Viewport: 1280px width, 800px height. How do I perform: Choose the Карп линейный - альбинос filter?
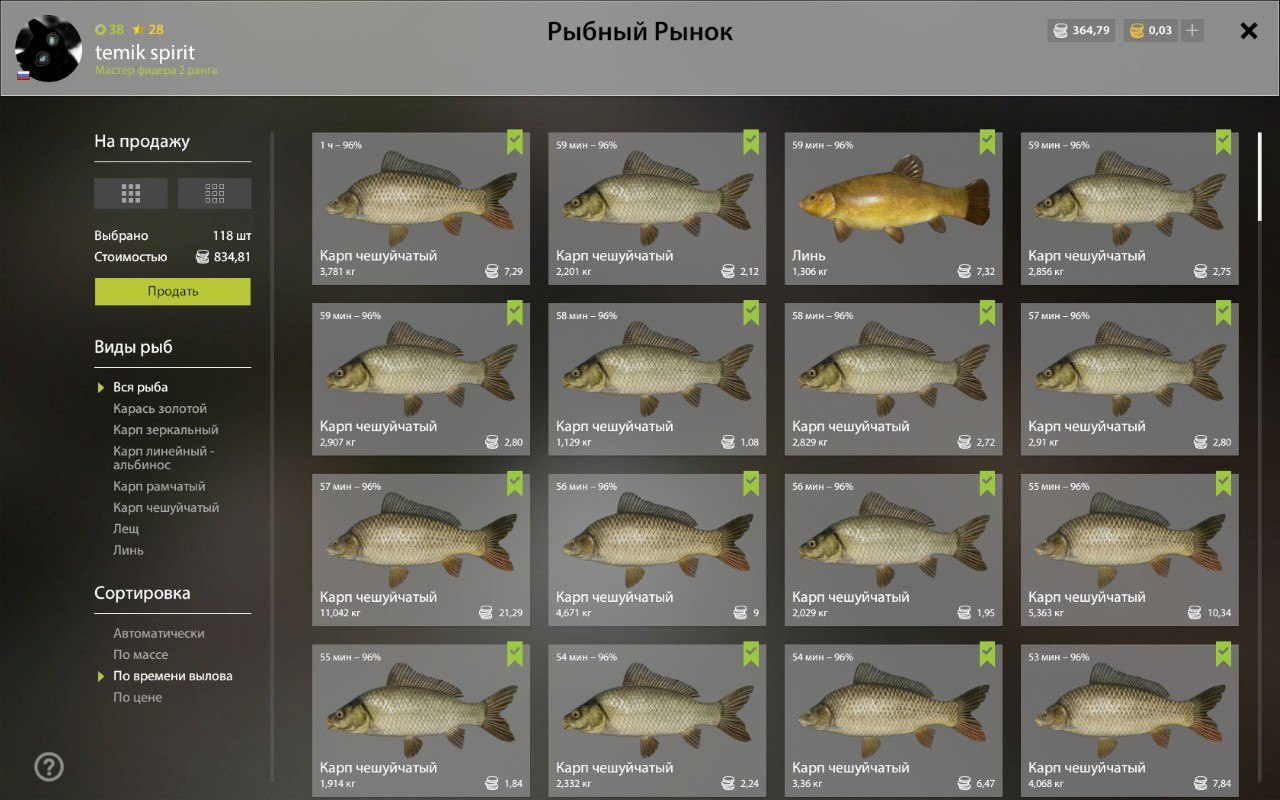[x=164, y=458]
